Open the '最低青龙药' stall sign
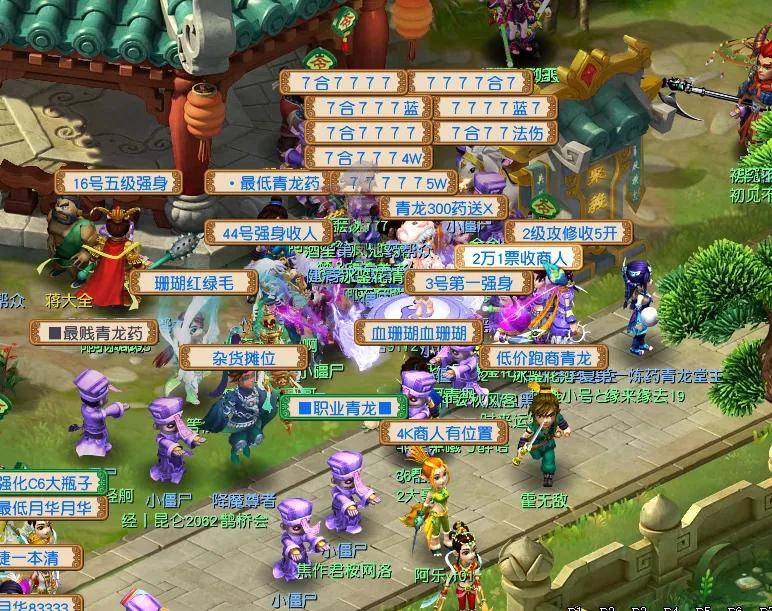Image resolution: width=772 pixels, height=611 pixels. (267, 183)
